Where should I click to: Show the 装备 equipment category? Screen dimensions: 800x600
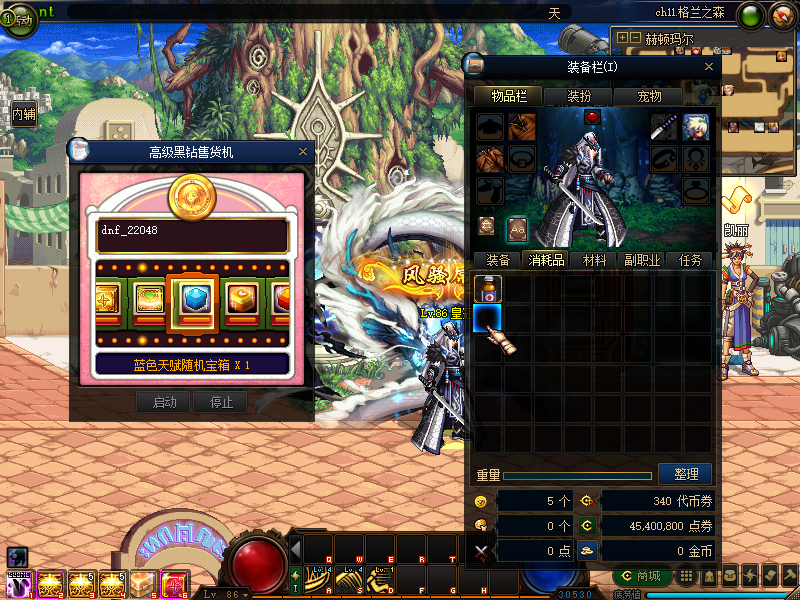[497, 260]
